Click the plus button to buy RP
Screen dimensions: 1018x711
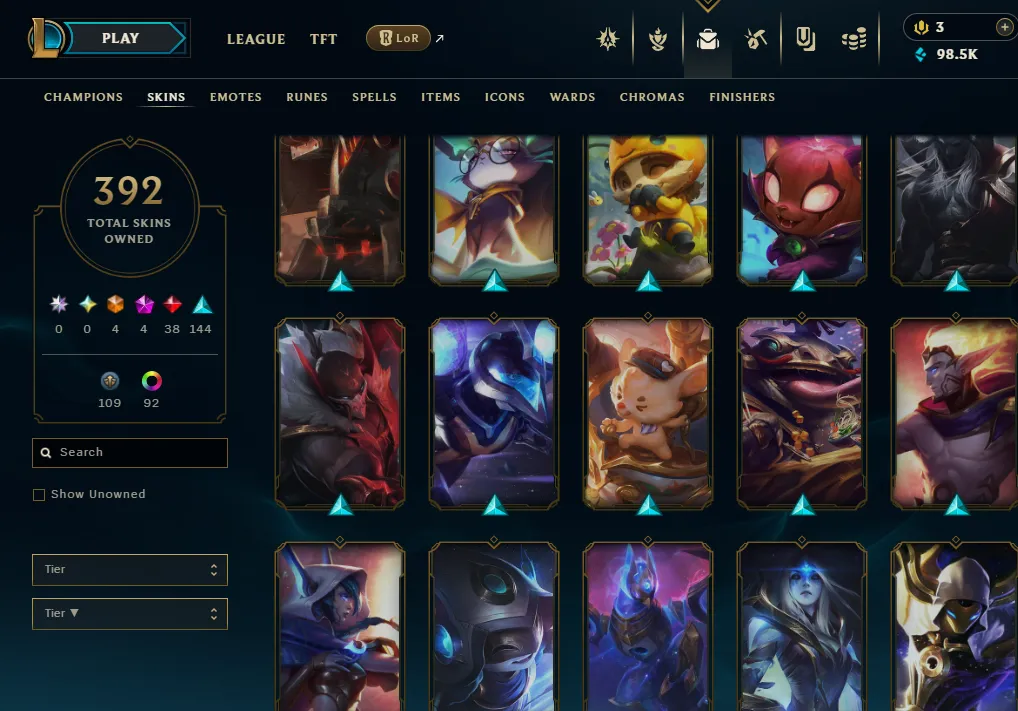coord(1004,27)
